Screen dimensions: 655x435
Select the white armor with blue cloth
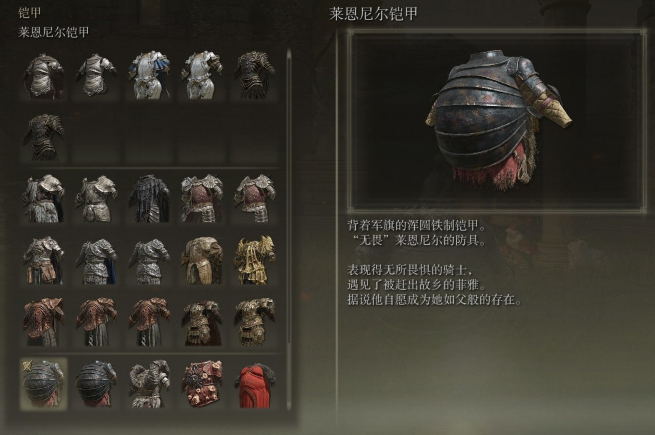point(149,76)
